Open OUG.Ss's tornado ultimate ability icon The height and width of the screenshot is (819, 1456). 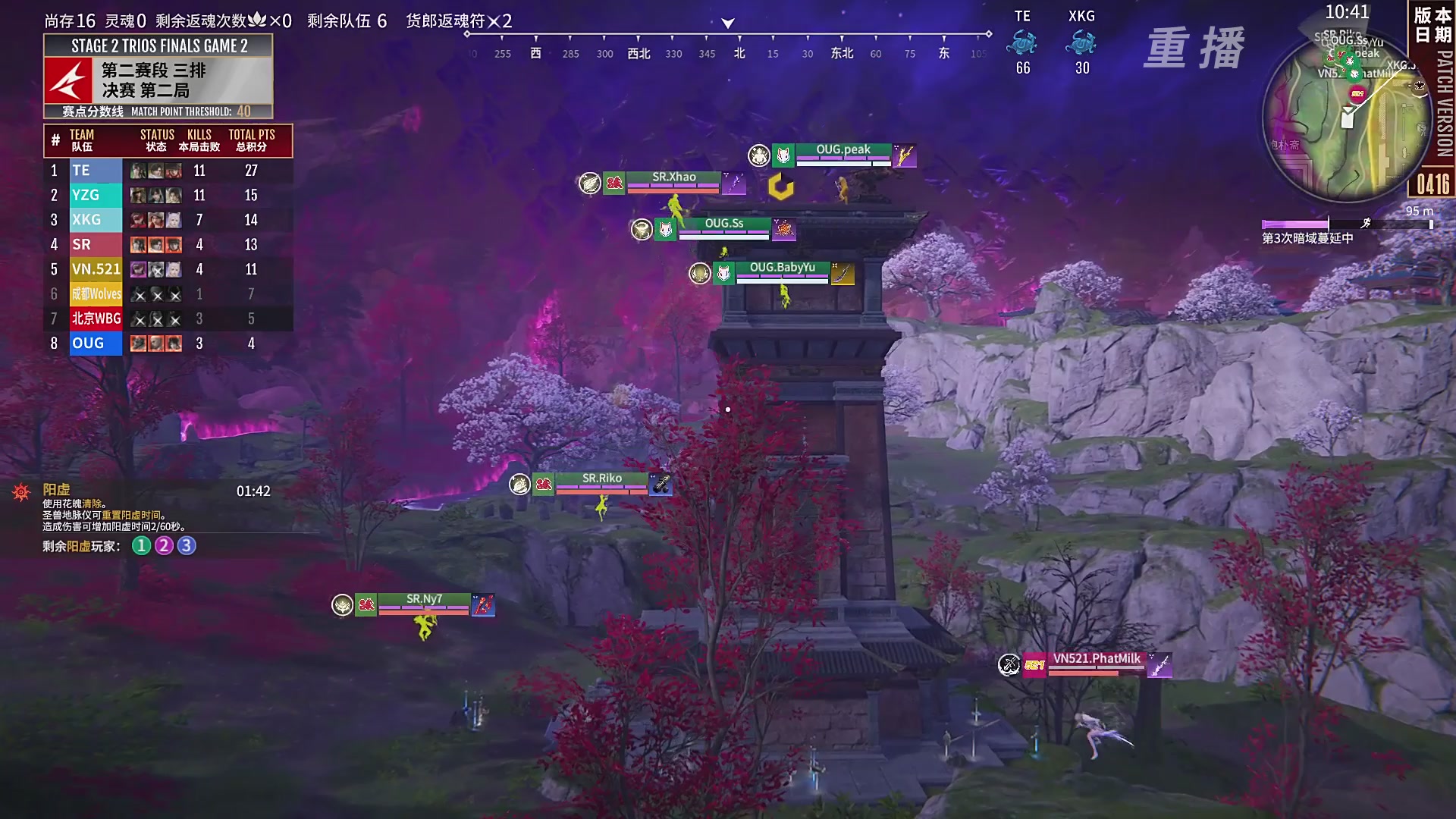coord(642,229)
